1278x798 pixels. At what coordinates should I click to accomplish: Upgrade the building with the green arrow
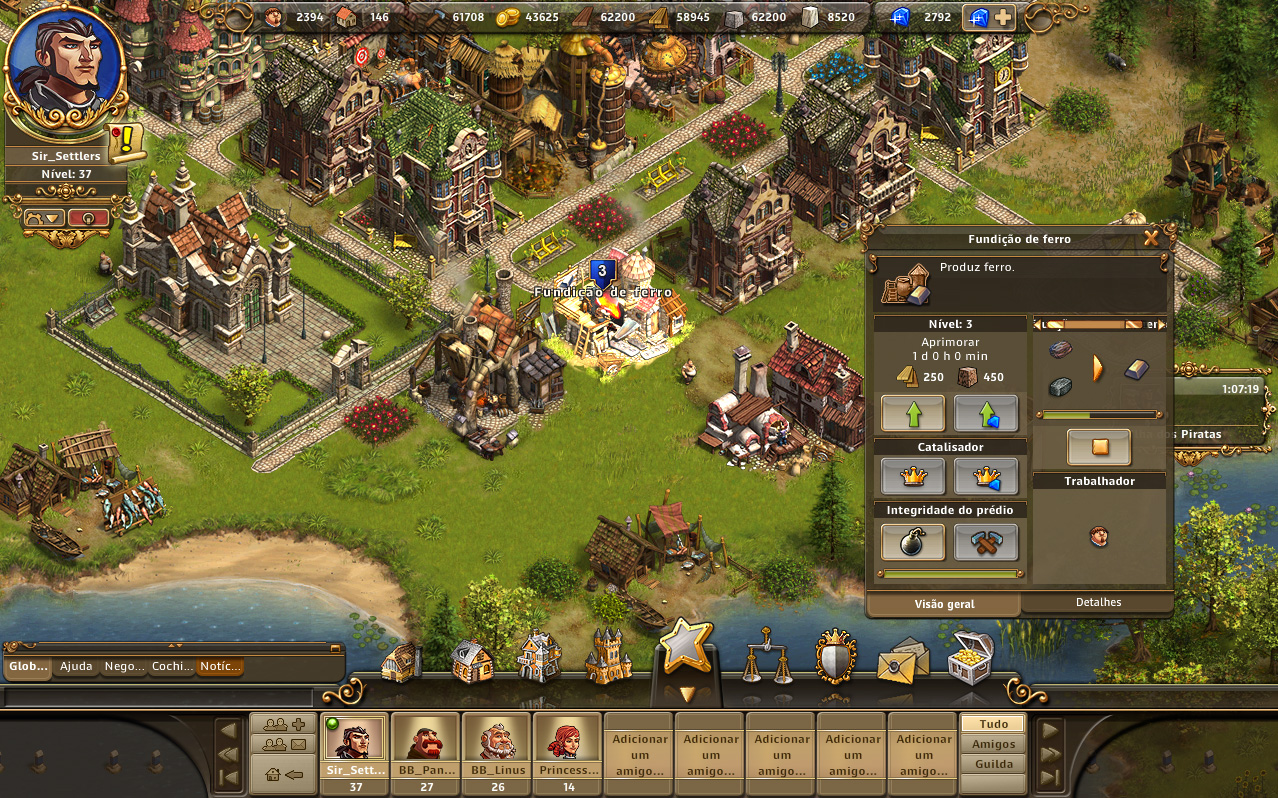(912, 413)
